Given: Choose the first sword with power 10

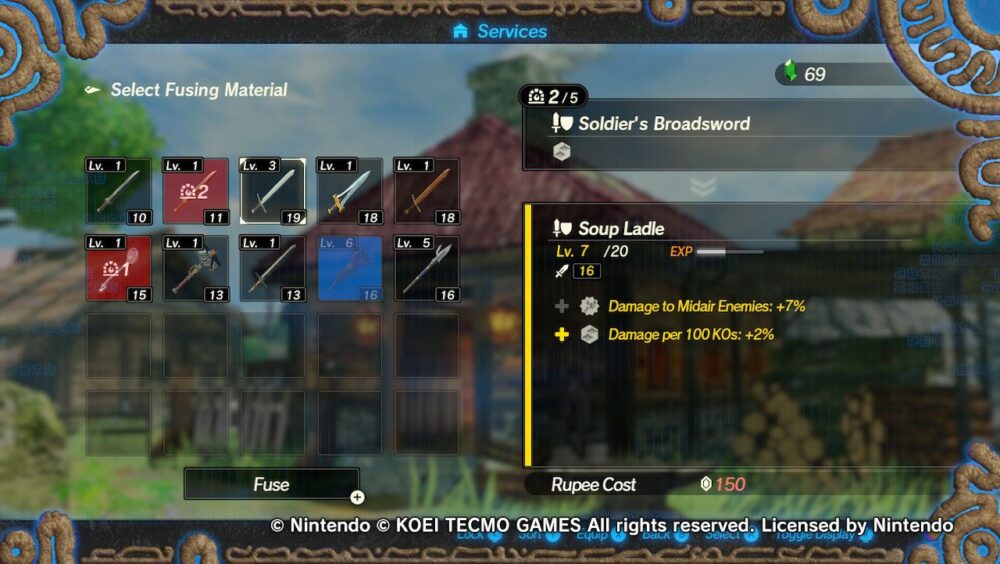Looking at the screenshot, I should point(119,191).
